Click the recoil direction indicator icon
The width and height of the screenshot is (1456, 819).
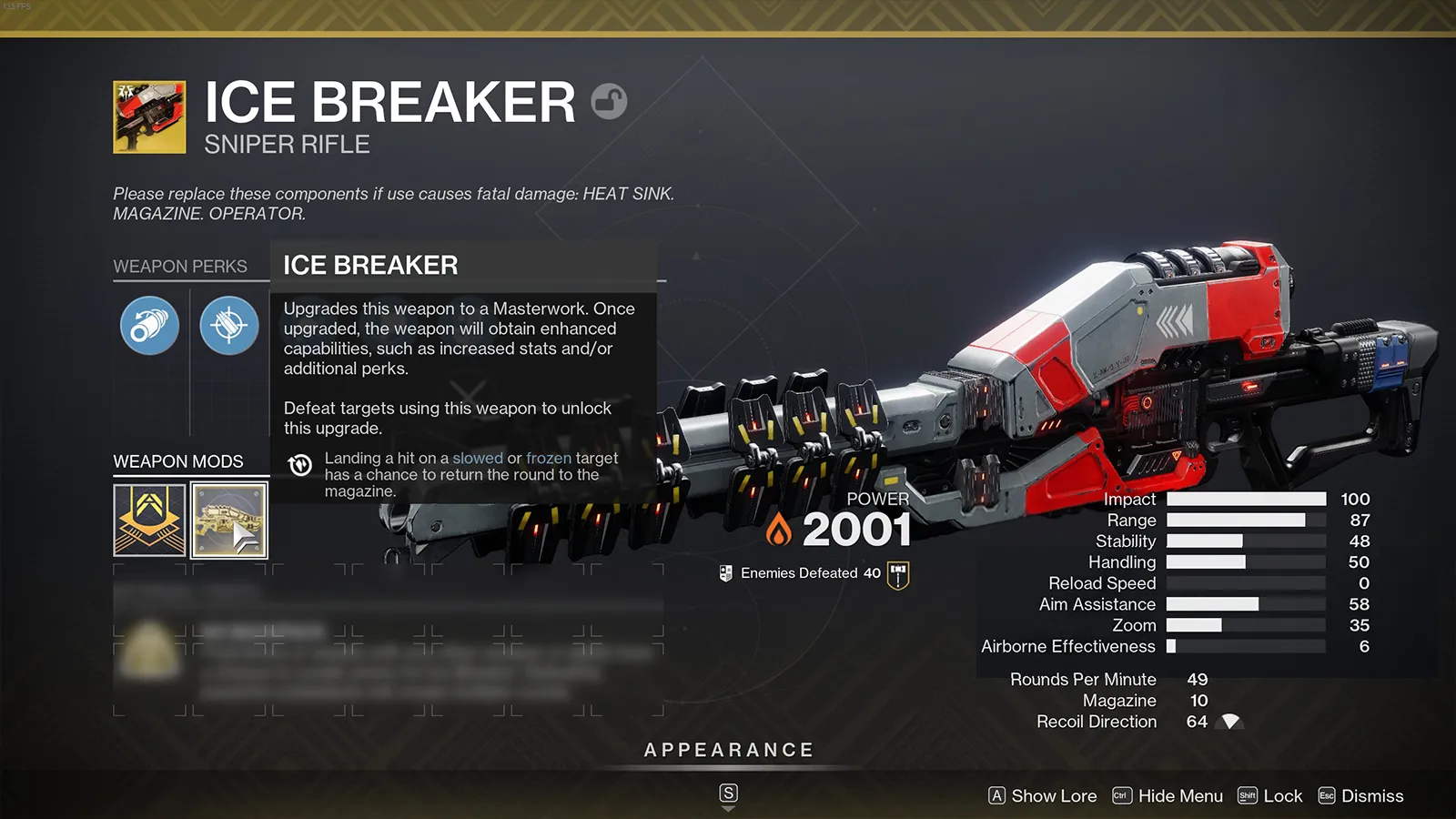pos(1230,721)
